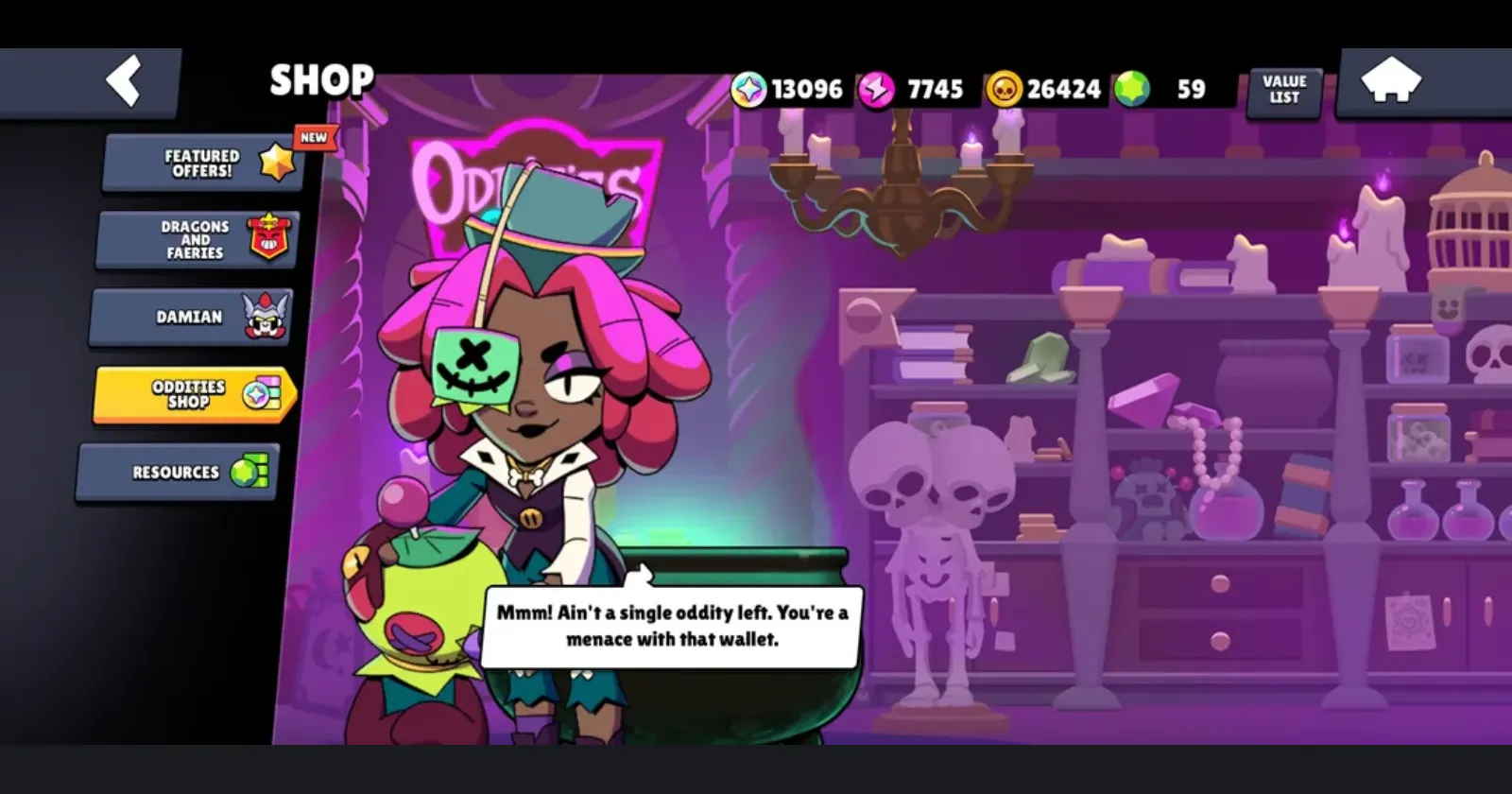Tap the star coin currency counter icon
The image size is (1512, 794).
coord(748,89)
